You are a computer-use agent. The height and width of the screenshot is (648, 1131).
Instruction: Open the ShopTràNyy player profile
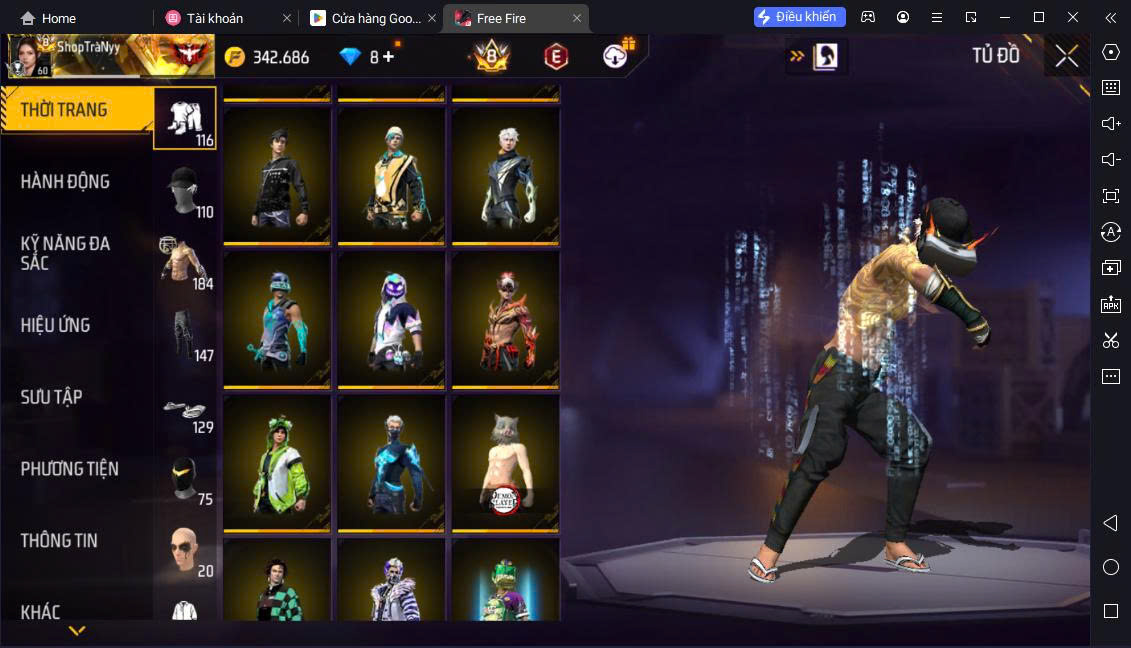pyautogui.click(x=80, y=56)
